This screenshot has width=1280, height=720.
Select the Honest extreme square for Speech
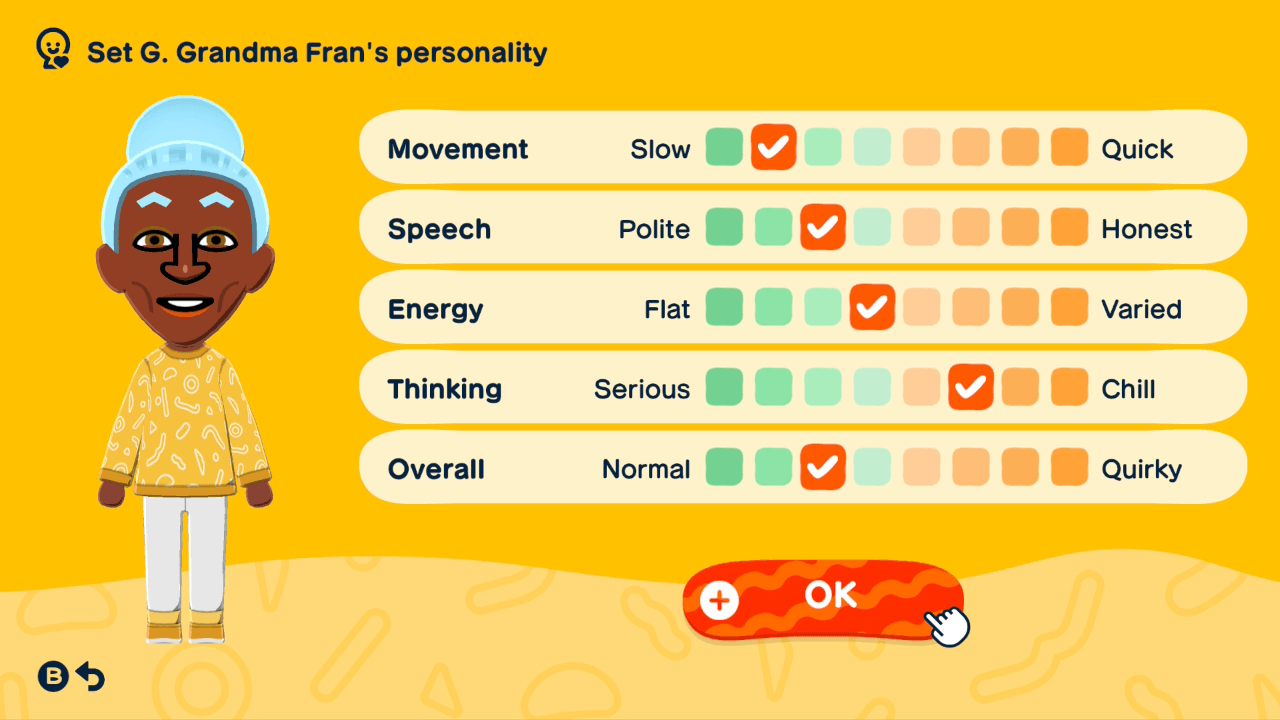click(x=1069, y=227)
